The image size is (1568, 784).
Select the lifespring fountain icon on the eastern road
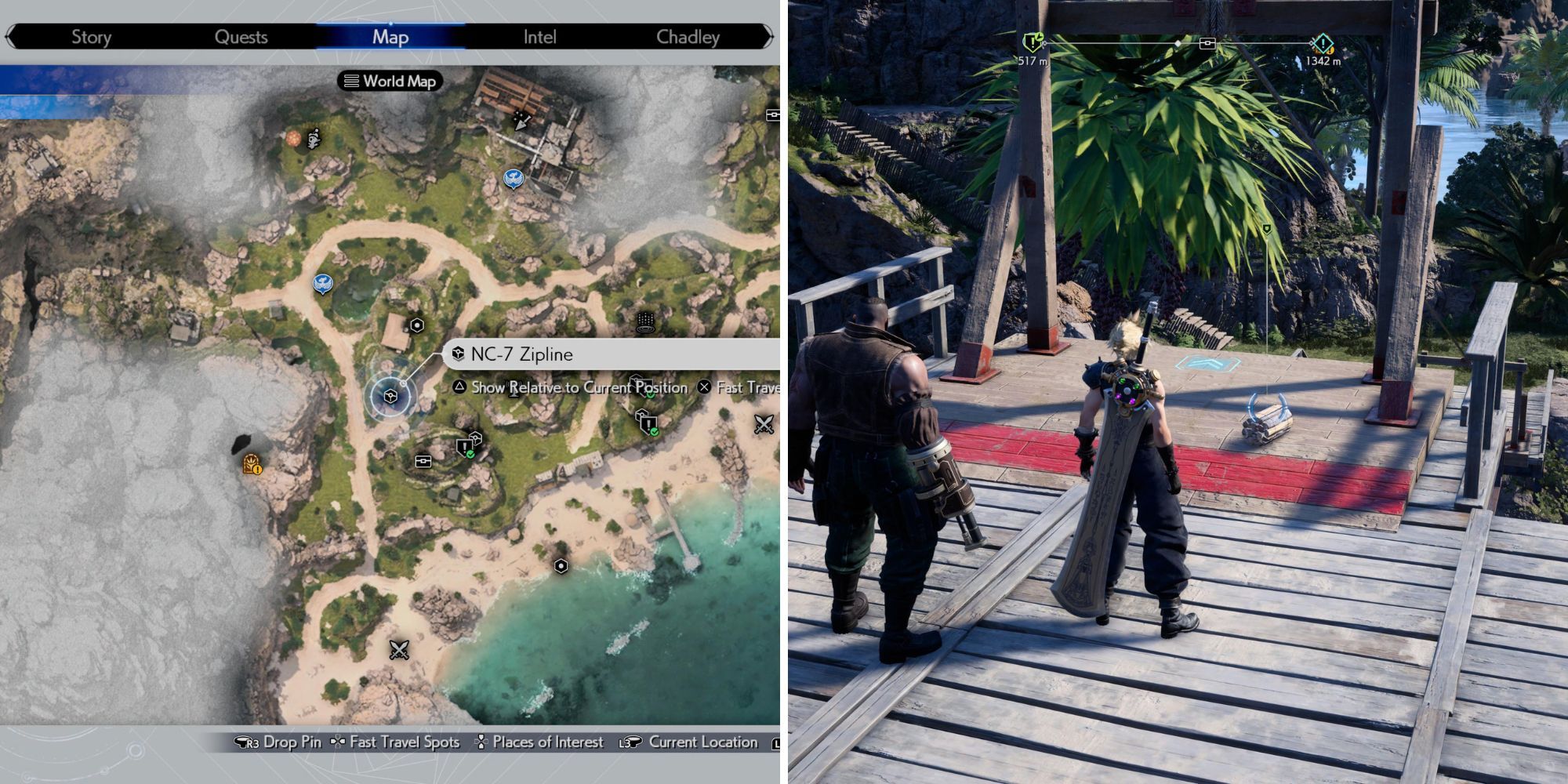(x=645, y=322)
